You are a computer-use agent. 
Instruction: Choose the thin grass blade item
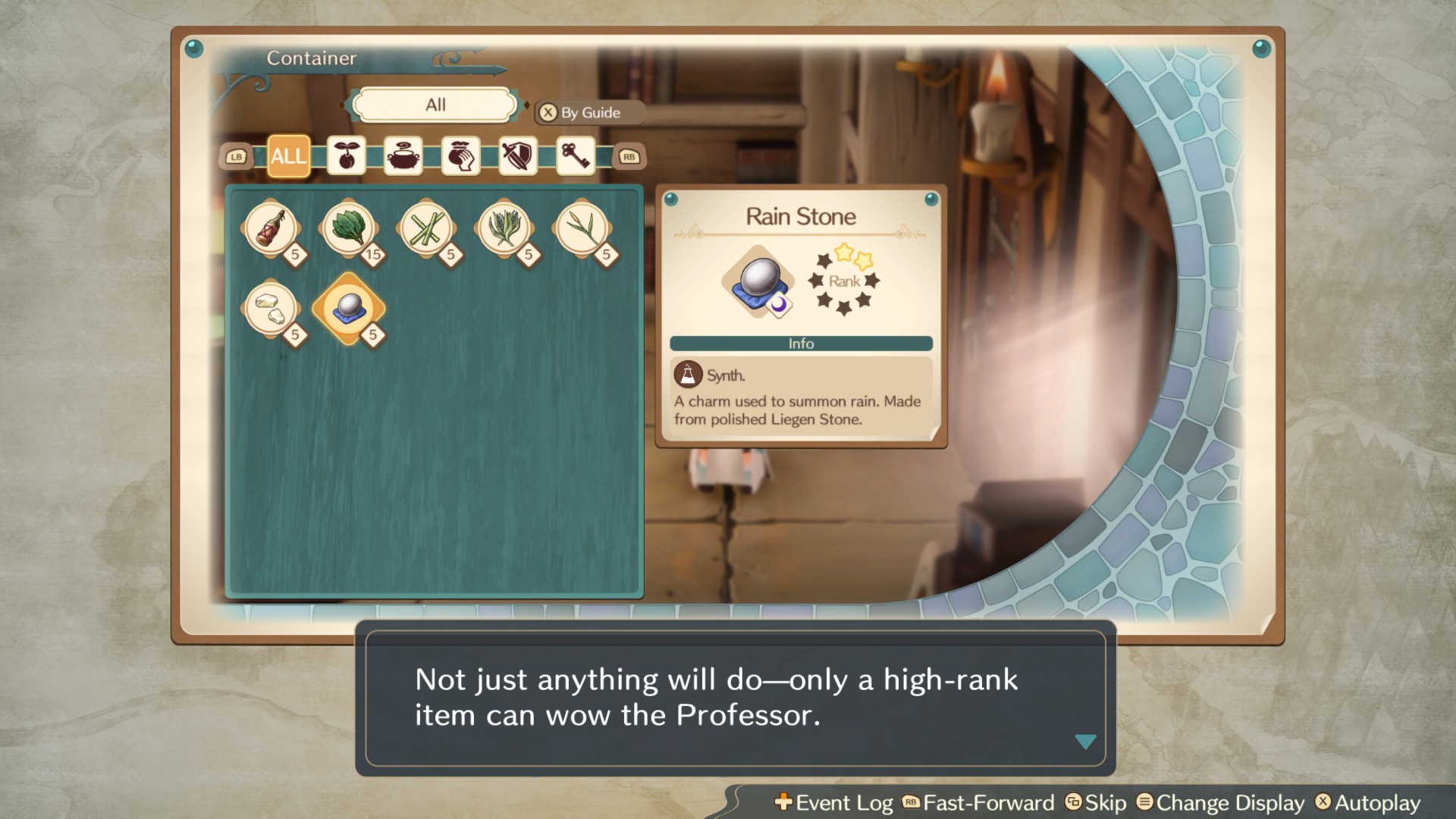pos(582,228)
